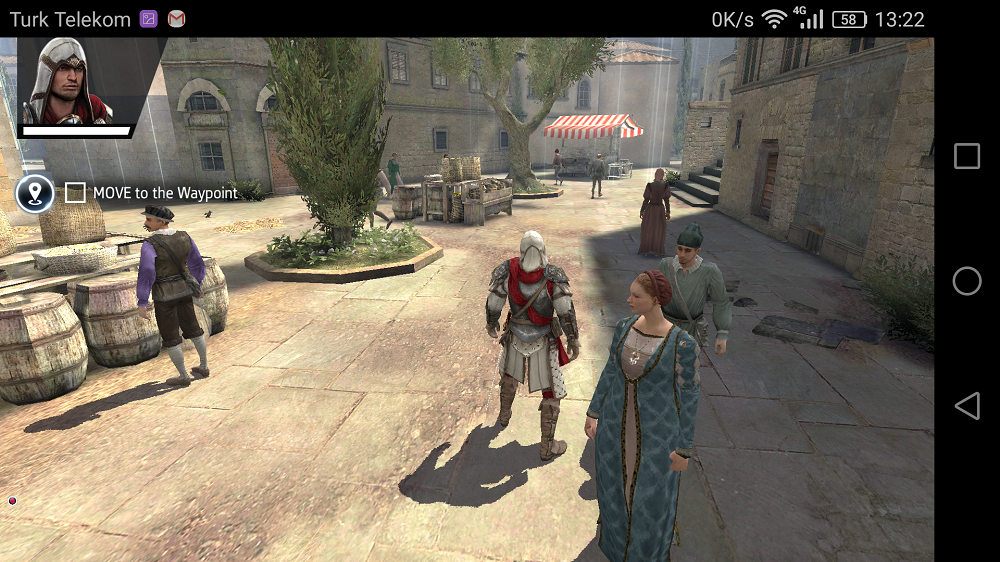Select the waypoint map pin icon
This screenshot has height=562, width=1000.
[36, 193]
